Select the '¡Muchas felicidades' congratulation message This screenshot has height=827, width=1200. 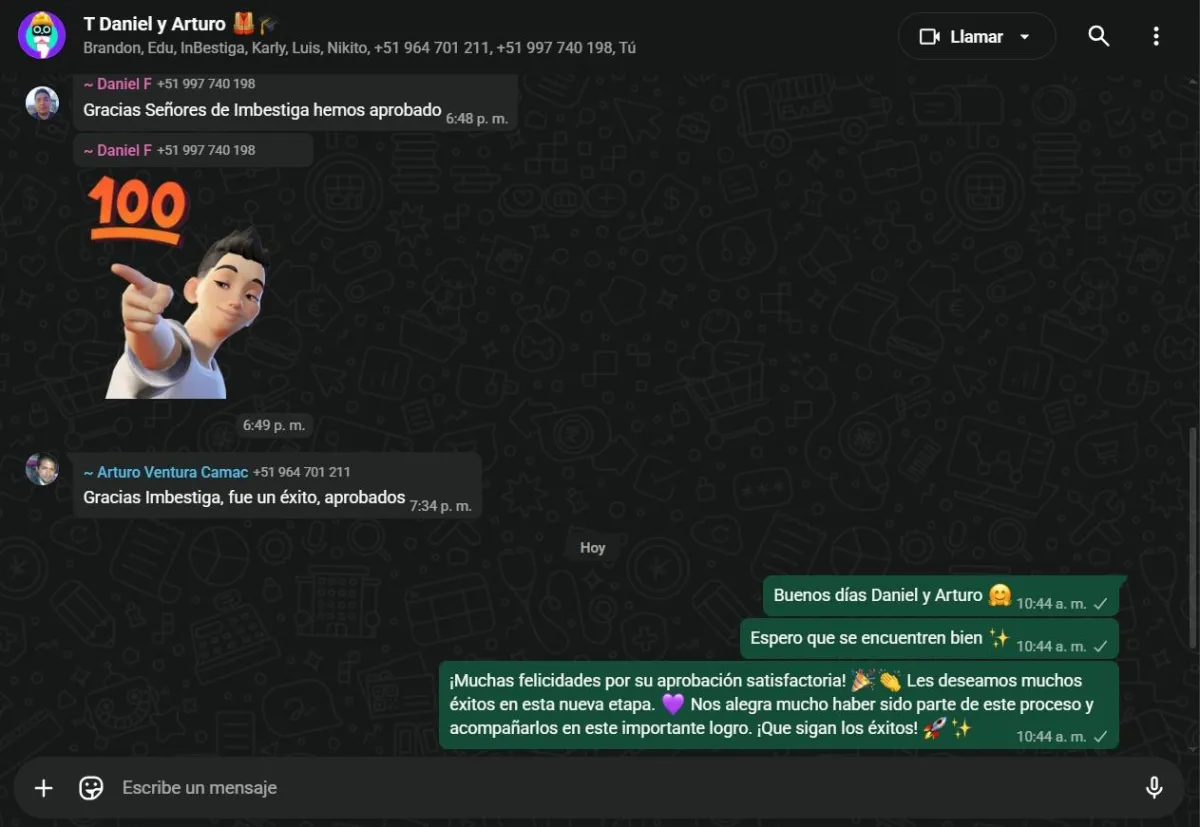[x=770, y=704]
